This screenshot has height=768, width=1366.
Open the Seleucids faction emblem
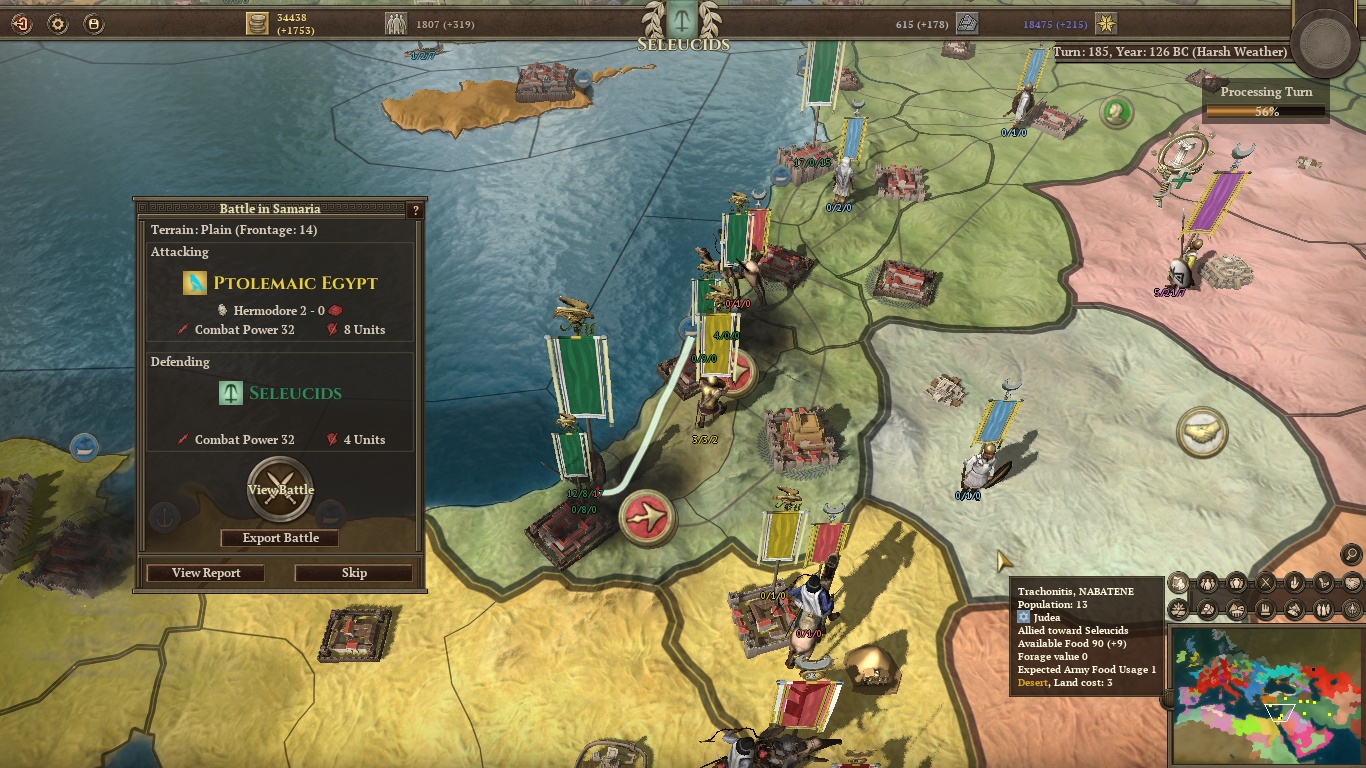[683, 17]
